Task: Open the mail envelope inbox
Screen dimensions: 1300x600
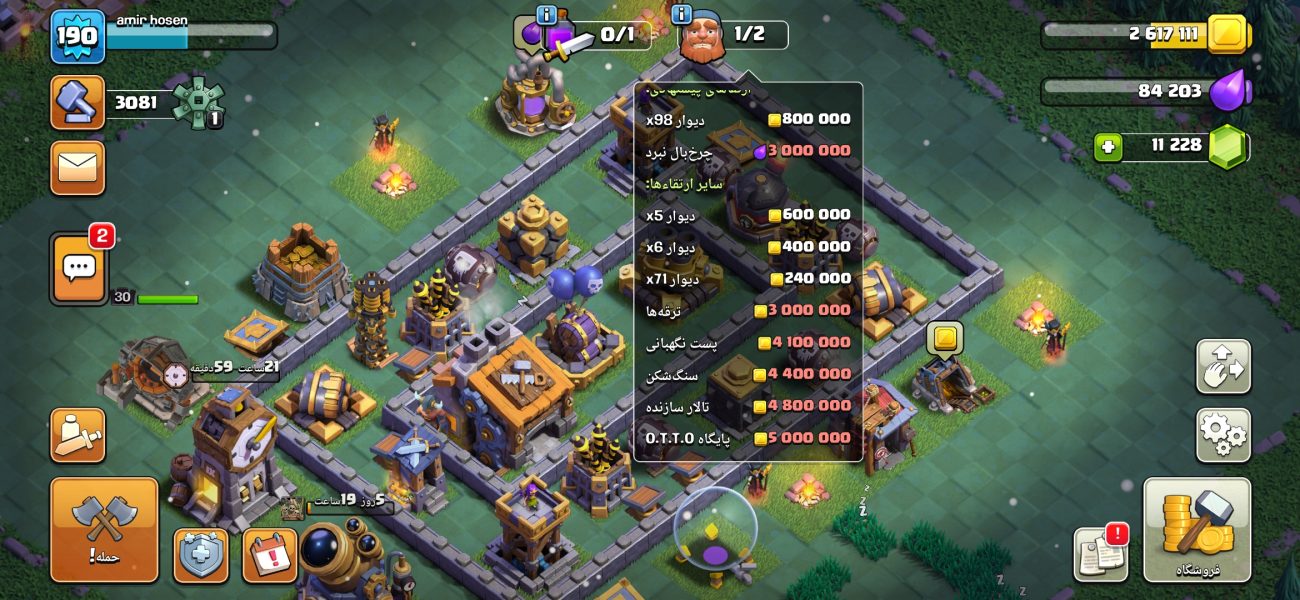Action: coord(77,167)
